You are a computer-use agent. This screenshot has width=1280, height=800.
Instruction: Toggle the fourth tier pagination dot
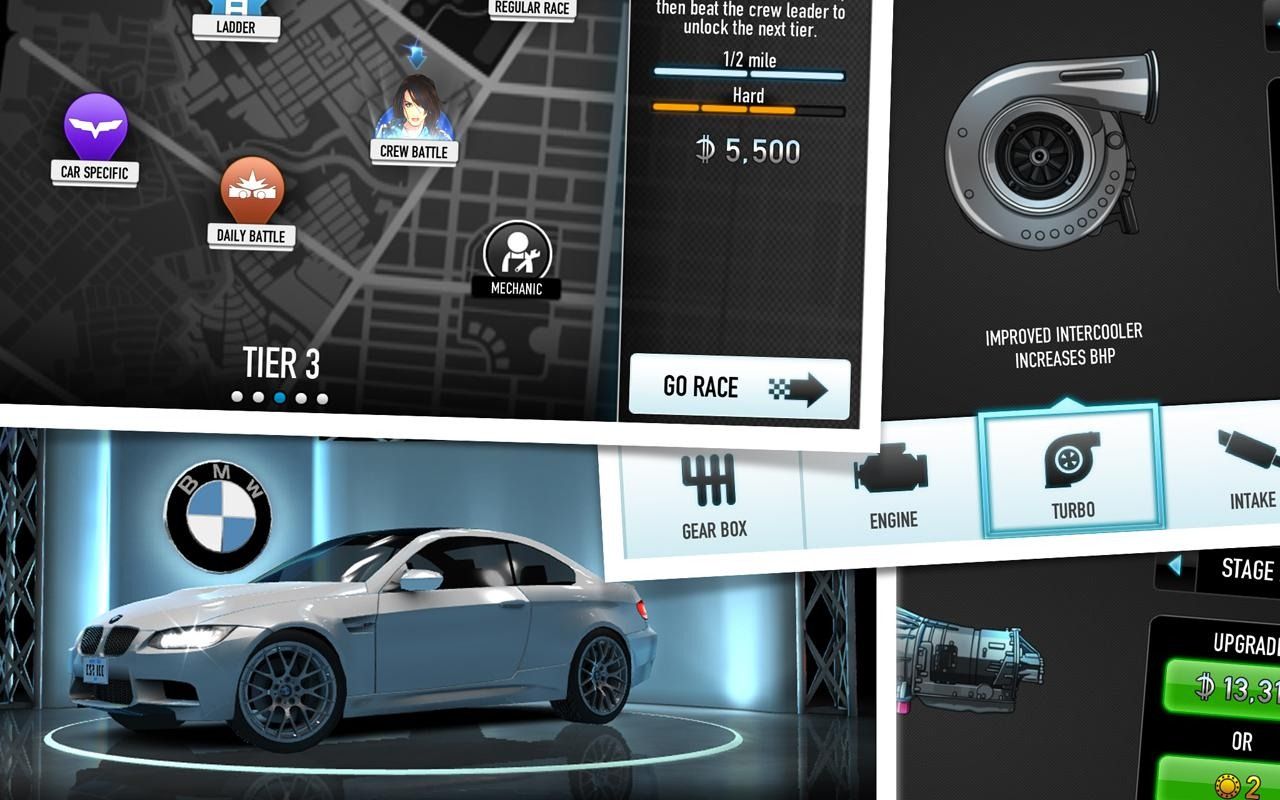(301, 397)
